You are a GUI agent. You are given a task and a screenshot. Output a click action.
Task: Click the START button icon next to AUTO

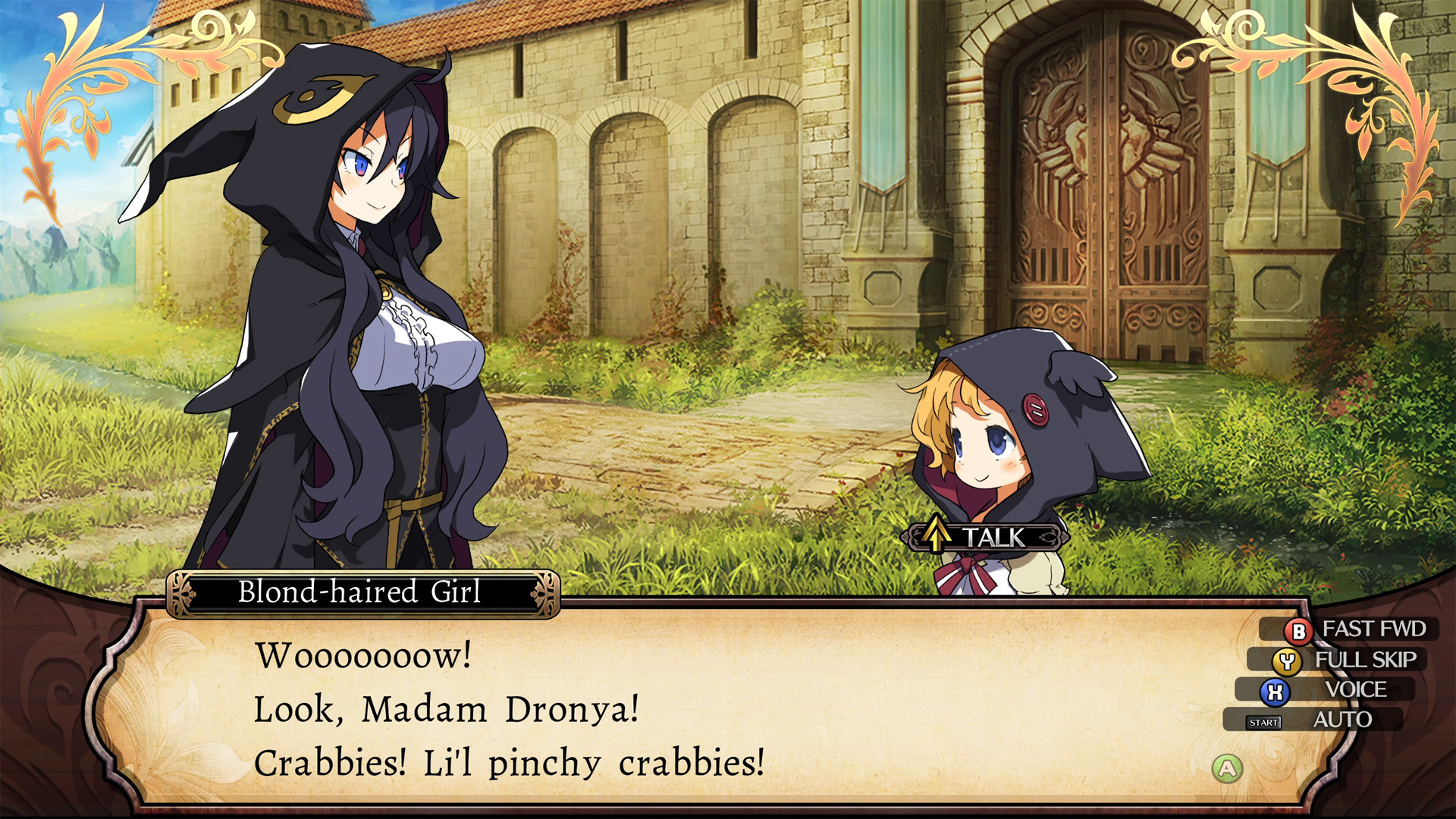[x=1262, y=721]
